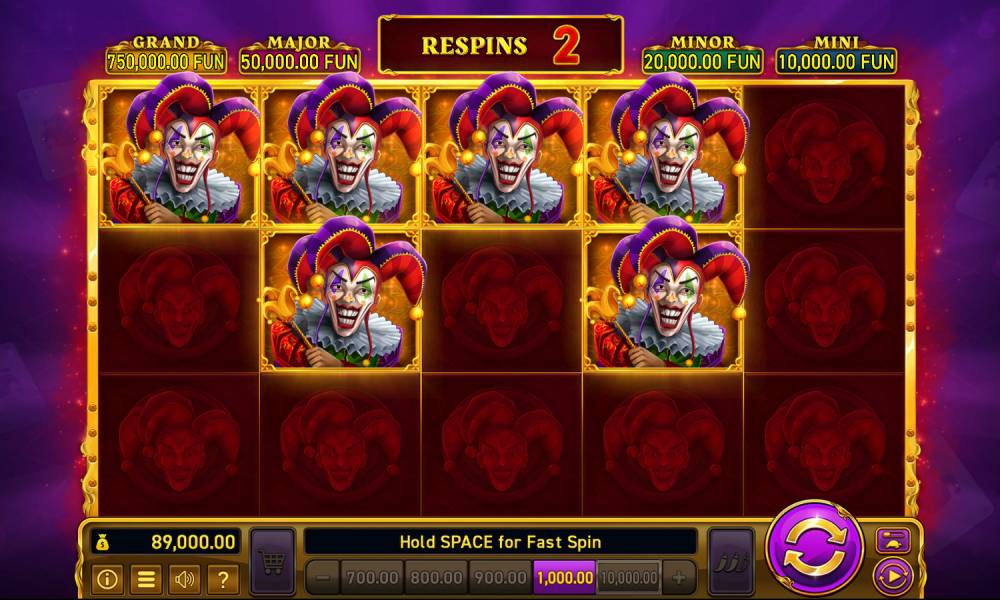Toggle the sound speaker icon

coord(185,578)
